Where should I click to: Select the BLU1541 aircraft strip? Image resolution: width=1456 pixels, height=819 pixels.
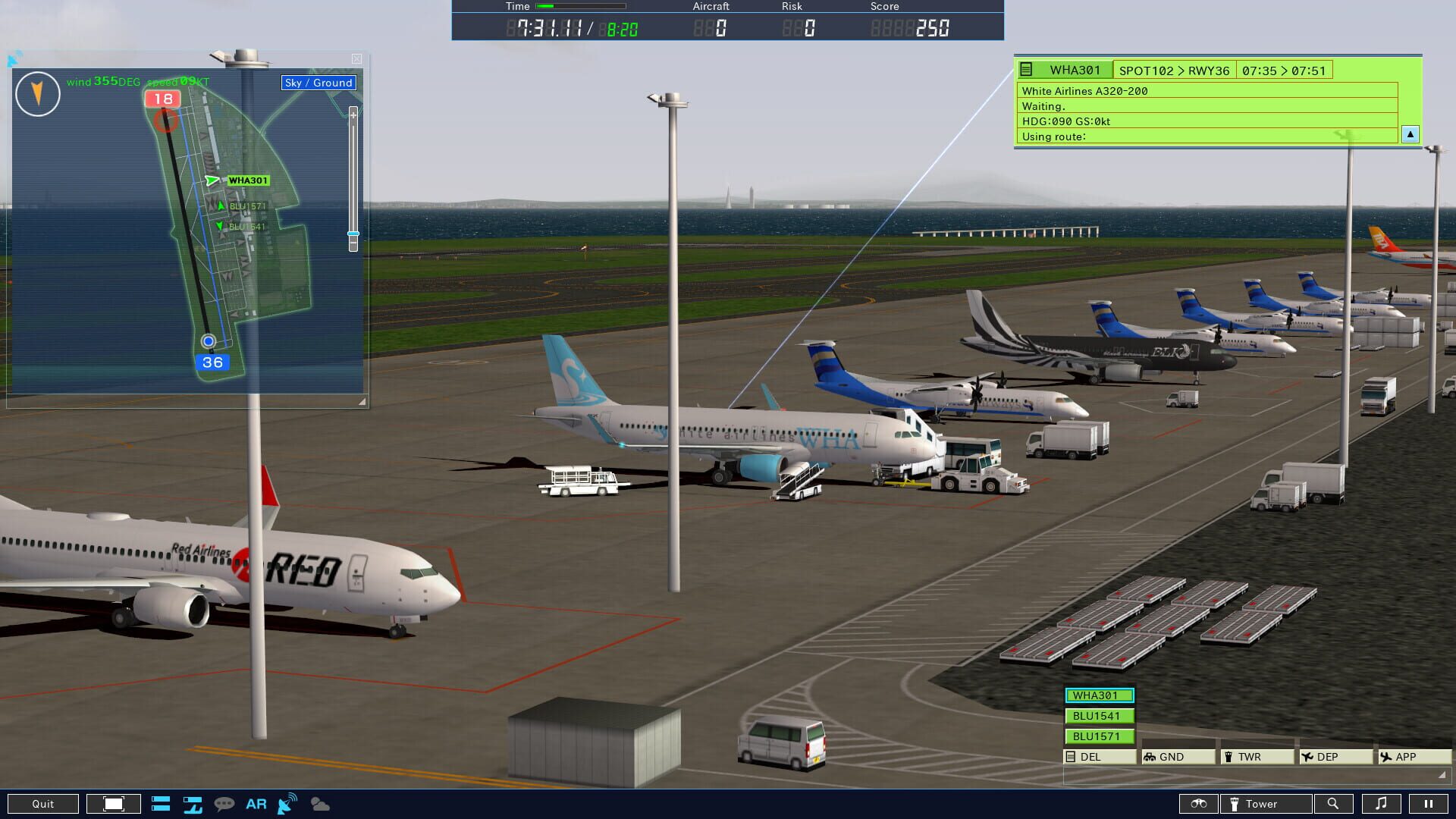tap(1098, 715)
